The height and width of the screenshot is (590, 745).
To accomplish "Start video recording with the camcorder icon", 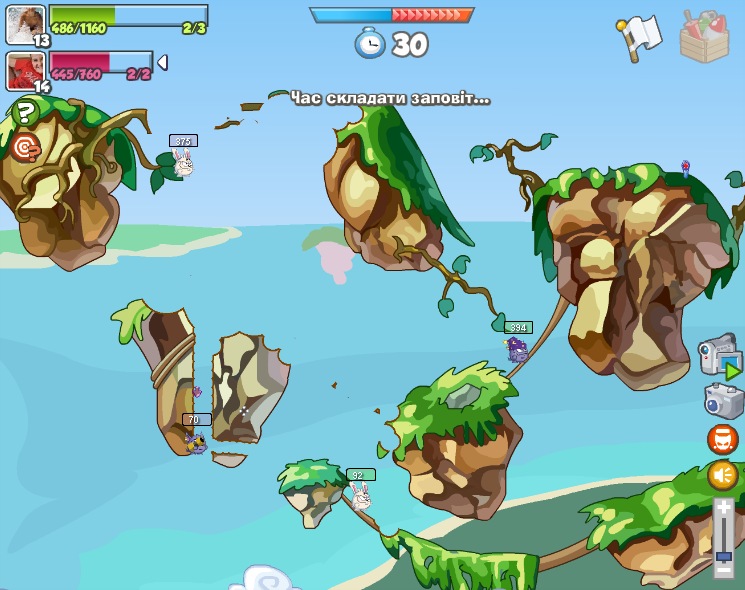I will [x=718, y=356].
